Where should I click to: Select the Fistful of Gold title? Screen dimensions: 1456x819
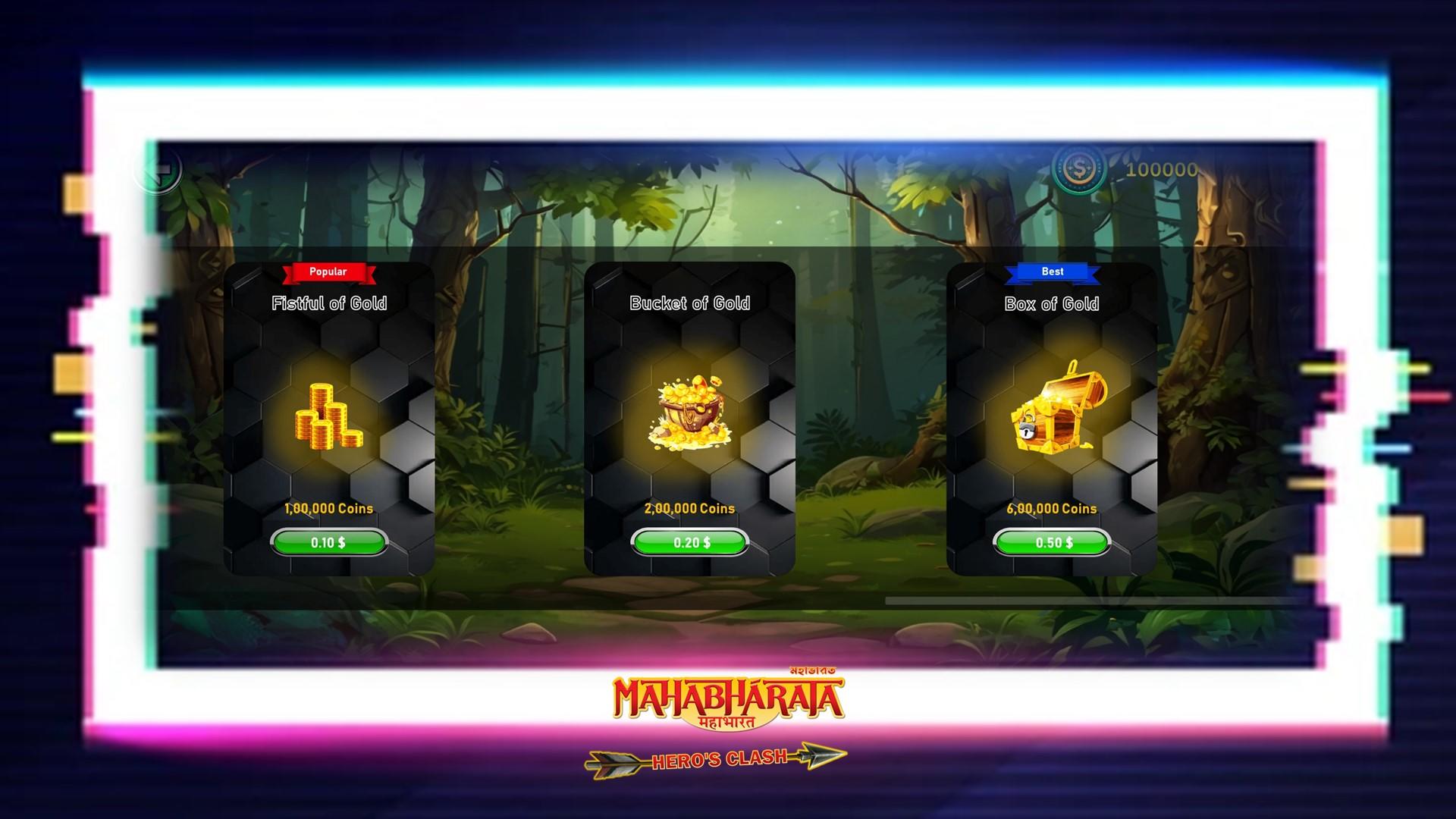click(x=329, y=303)
